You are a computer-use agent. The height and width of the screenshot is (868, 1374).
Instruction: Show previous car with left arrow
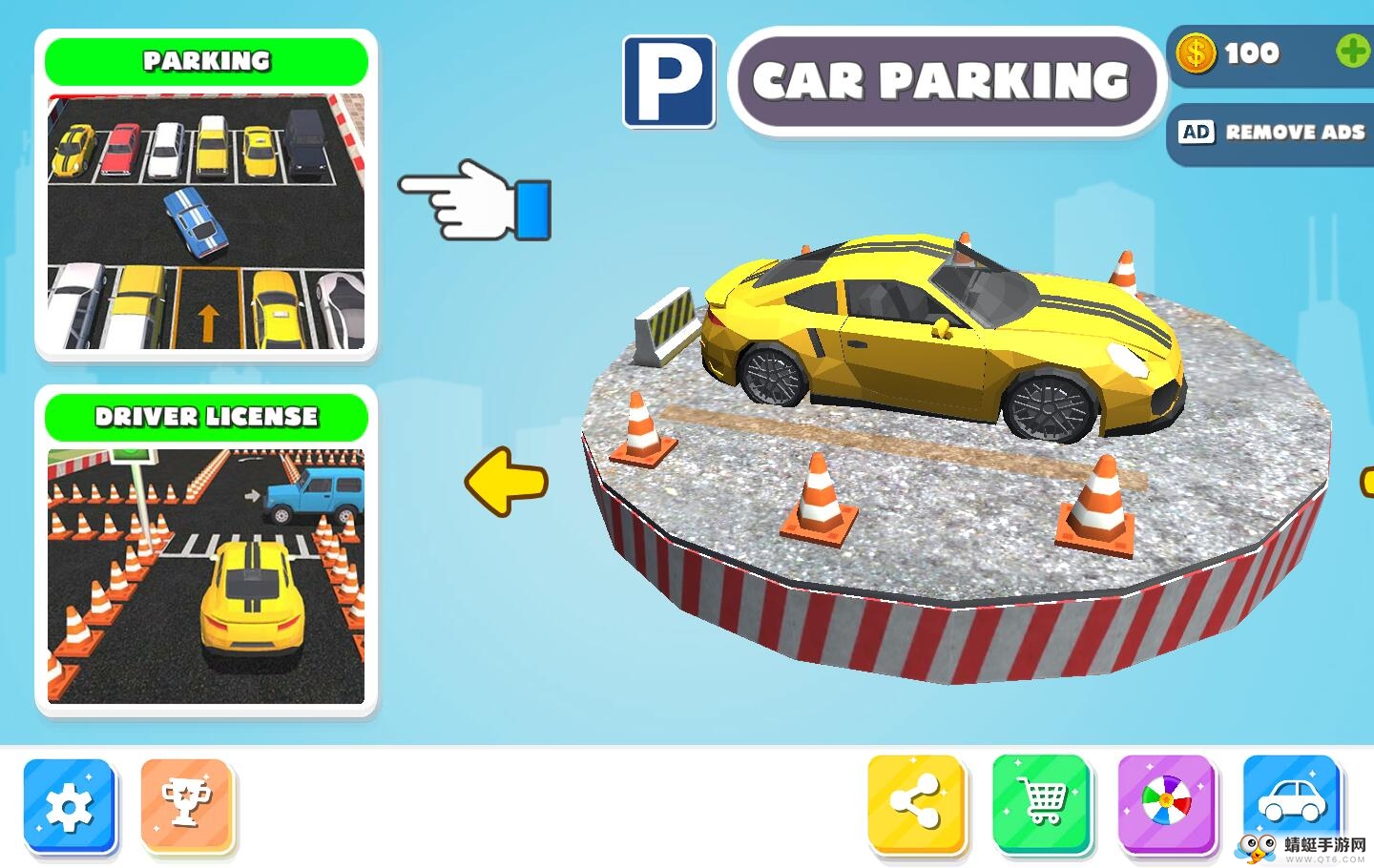(507, 482)
